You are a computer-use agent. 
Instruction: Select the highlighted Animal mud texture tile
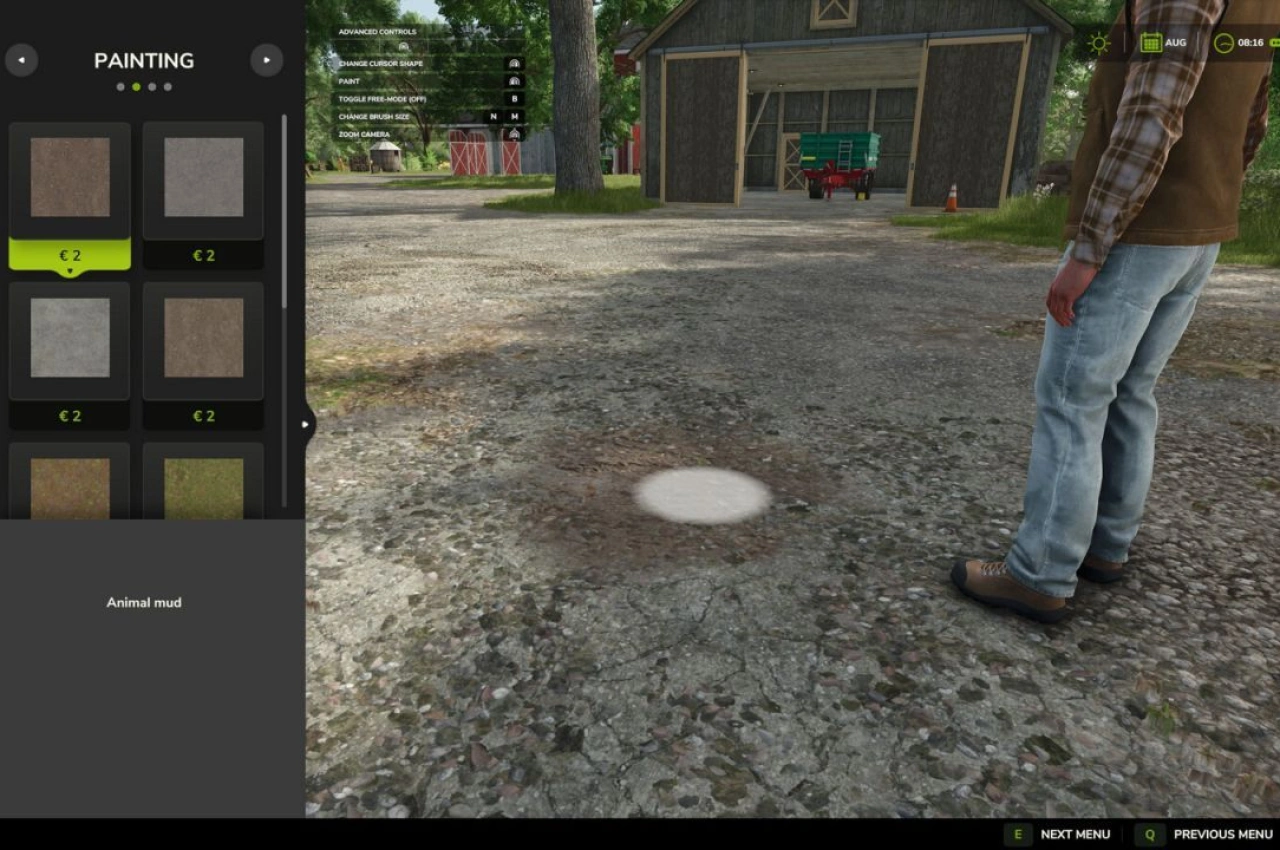[70, 178]
